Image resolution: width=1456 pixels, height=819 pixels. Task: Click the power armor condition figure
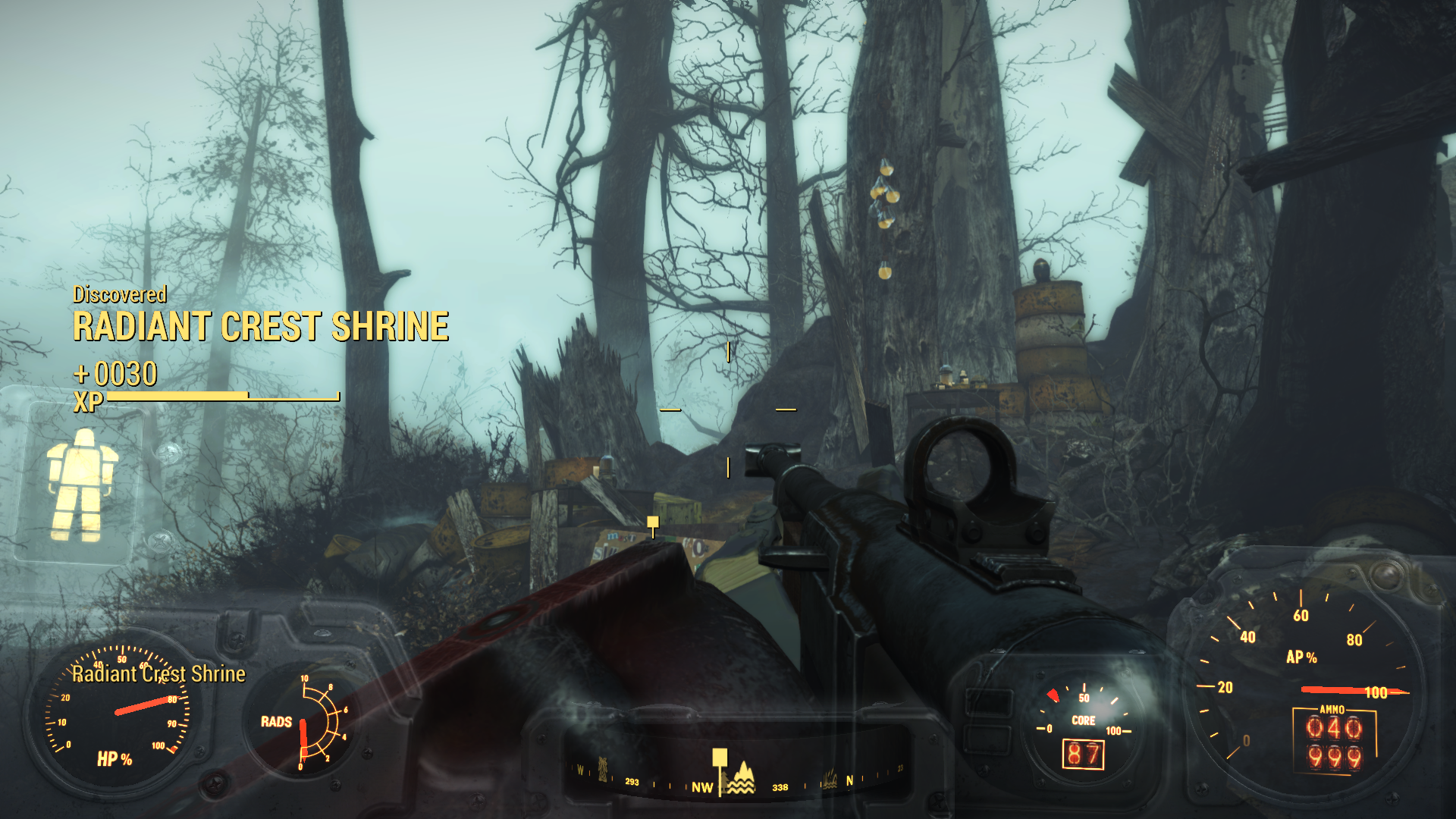(x=82, y=485)
